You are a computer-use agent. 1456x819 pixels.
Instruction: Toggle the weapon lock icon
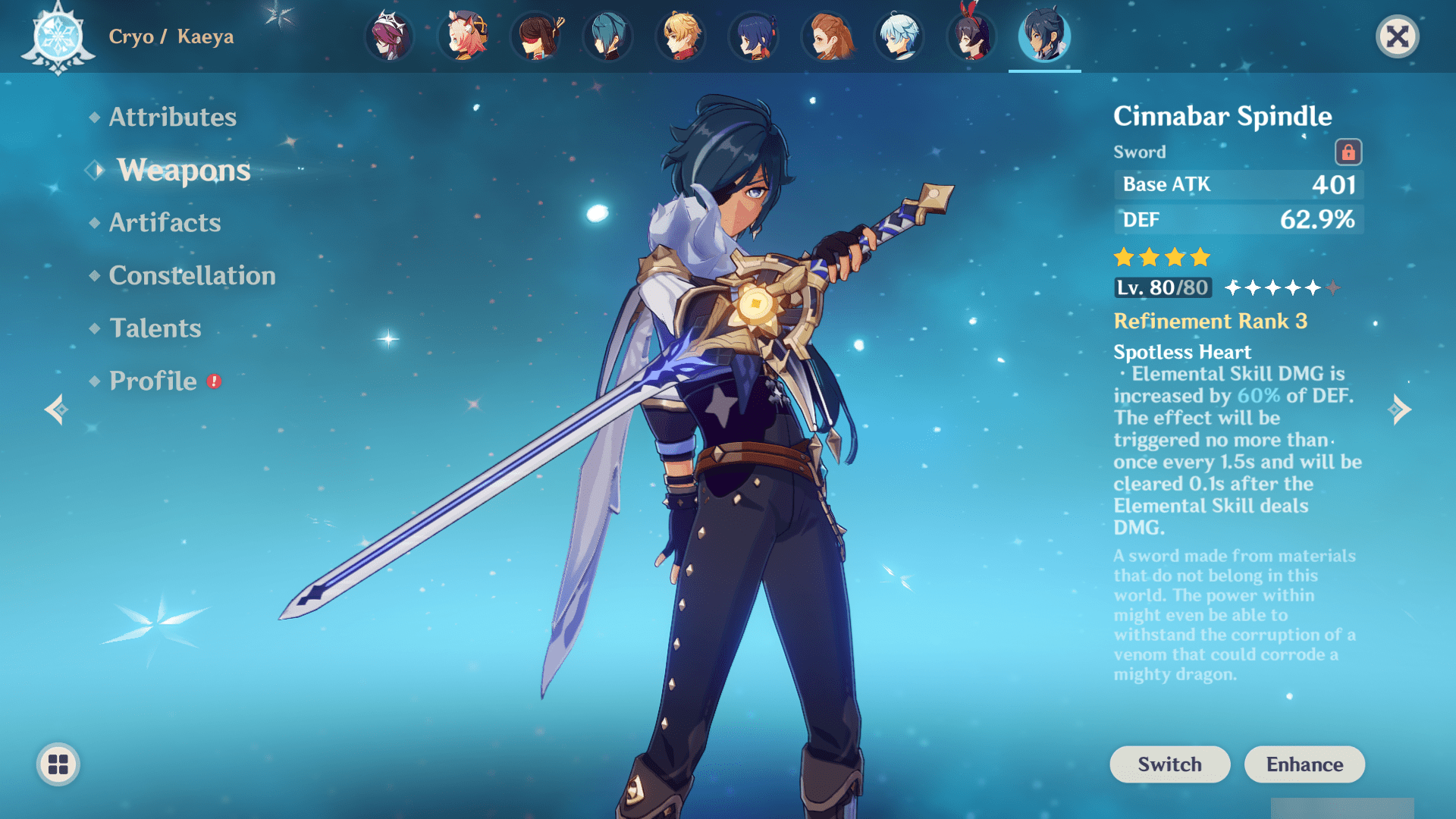pos(1348,152)
